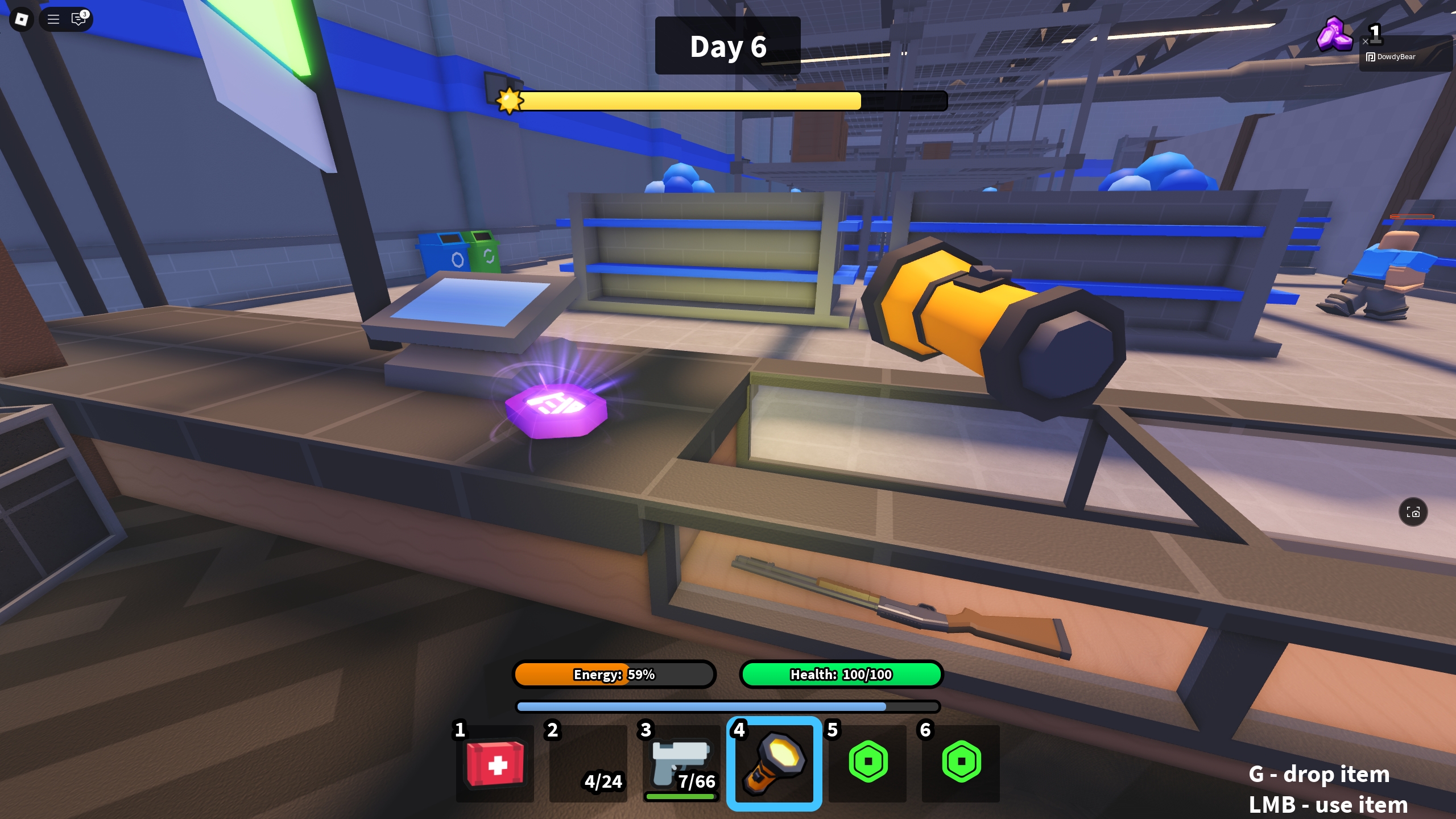This screenshot has width=1456, height=819.
Task: Toggle the chat panel open
Action: pos(77,19)
